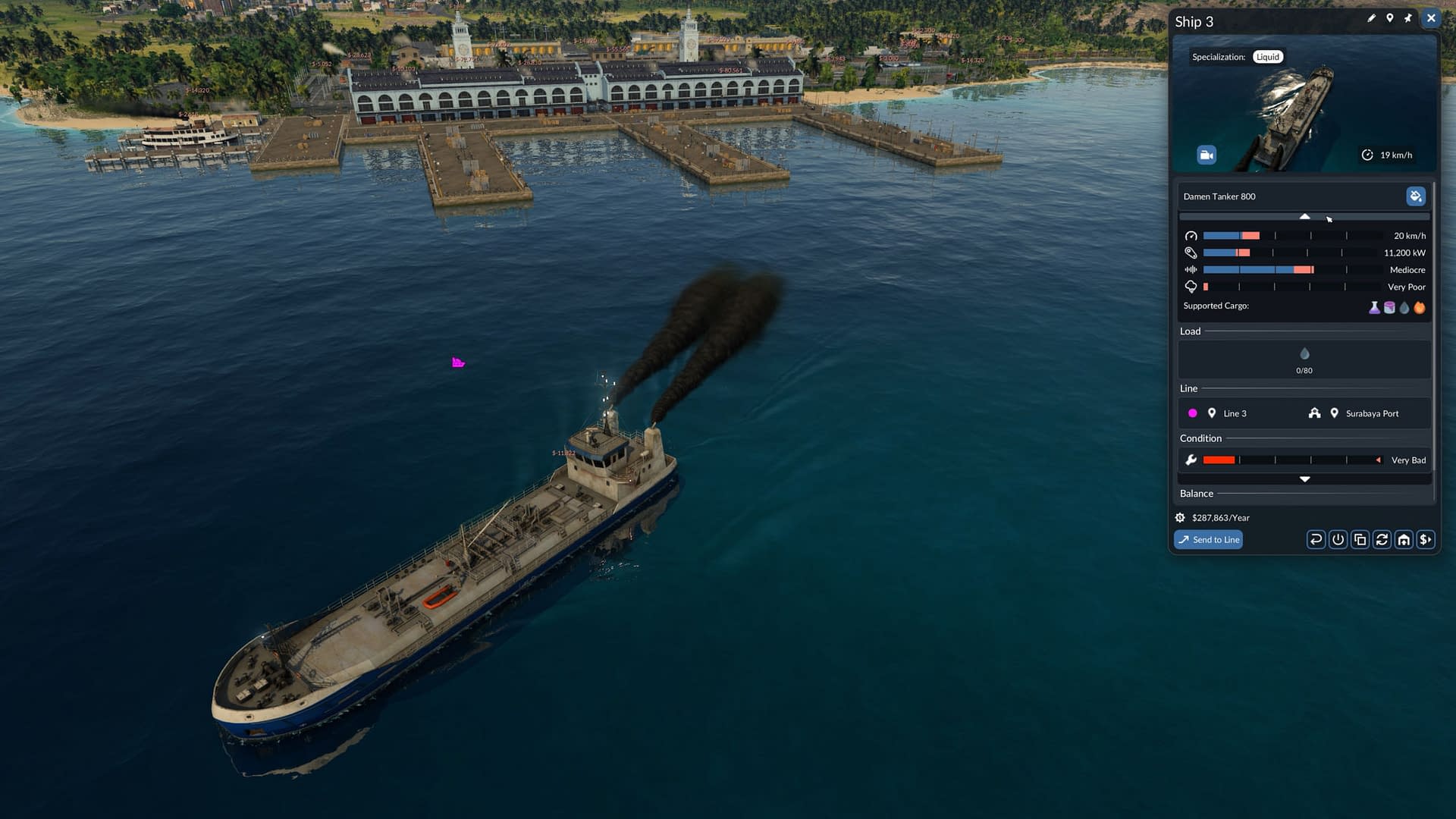The image size is (1456, 819).
Task: Duplicate the ship with the copy button
Action: point(1360,540)
